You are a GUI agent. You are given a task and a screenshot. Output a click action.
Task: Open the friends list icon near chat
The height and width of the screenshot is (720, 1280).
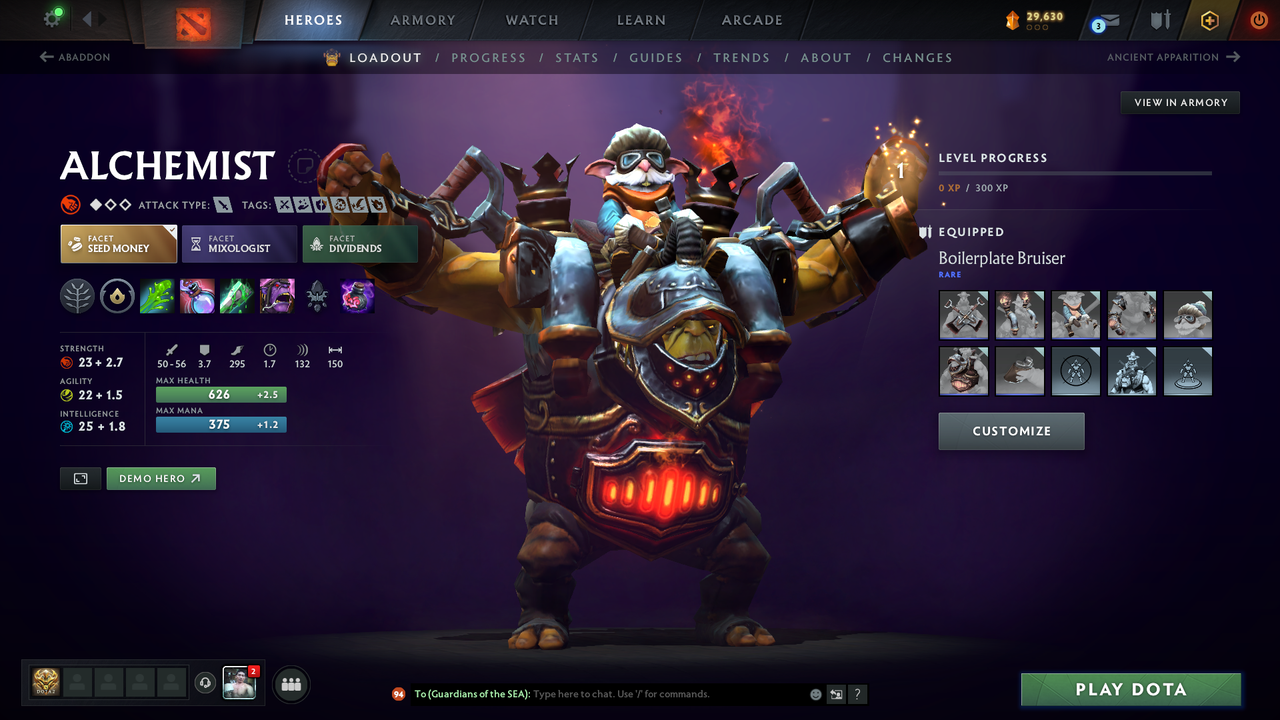point(289,684)
